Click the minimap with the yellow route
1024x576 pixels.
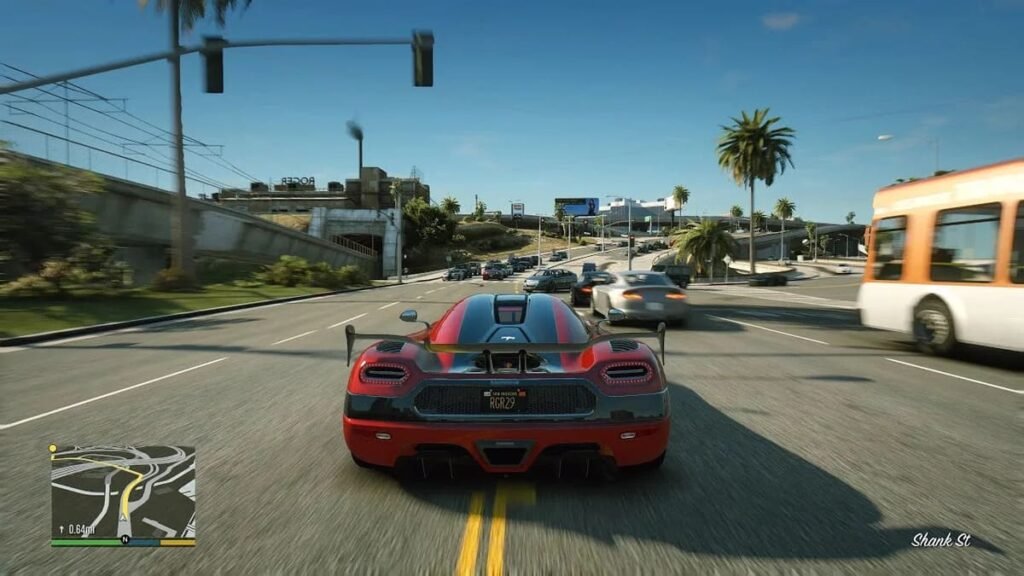[123, 491]
